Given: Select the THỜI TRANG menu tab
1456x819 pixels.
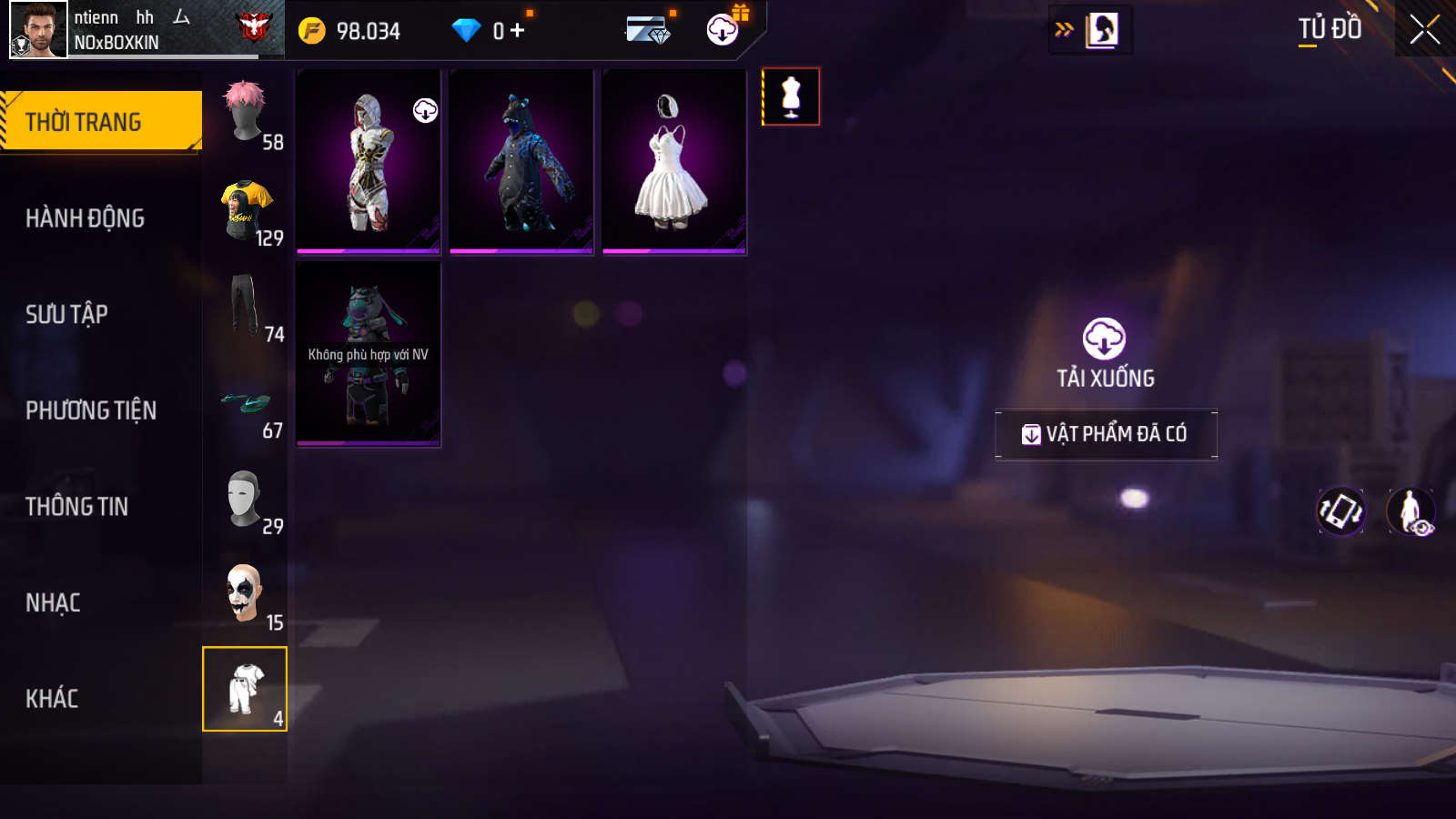Looking at the screenshot, I should click(100, 122).
